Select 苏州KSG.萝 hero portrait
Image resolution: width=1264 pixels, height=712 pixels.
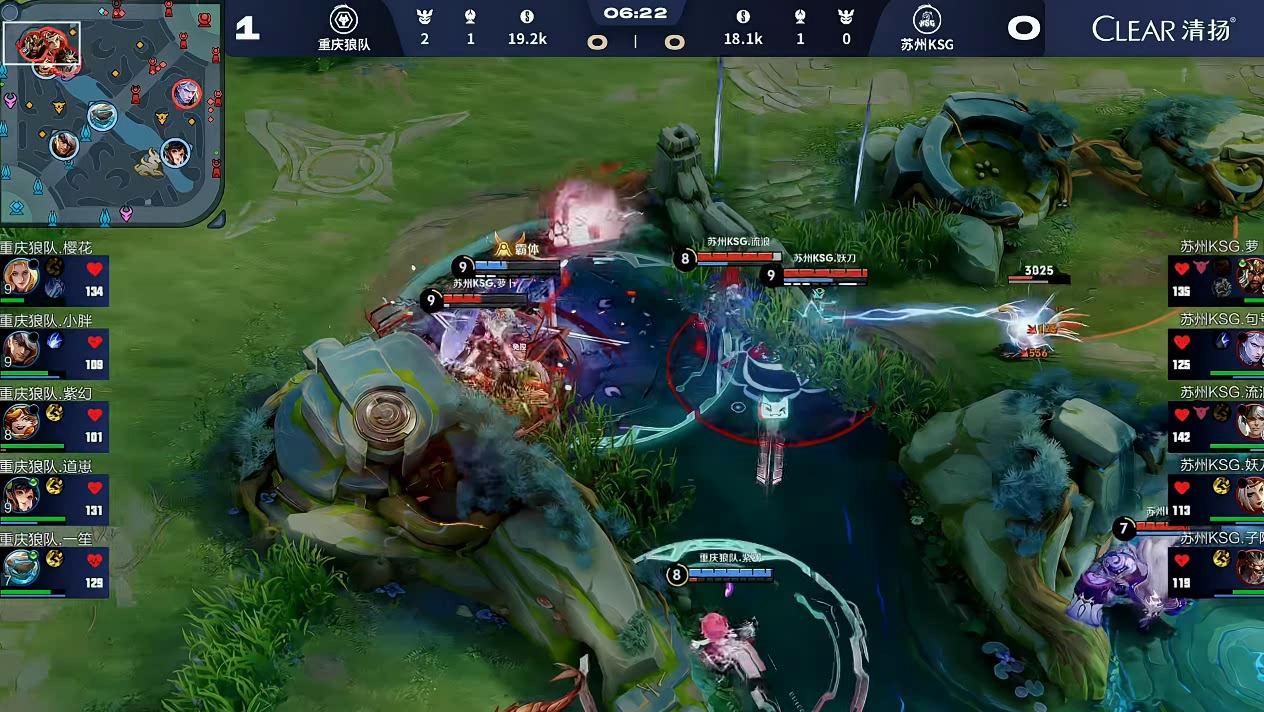coord(1250,276)
